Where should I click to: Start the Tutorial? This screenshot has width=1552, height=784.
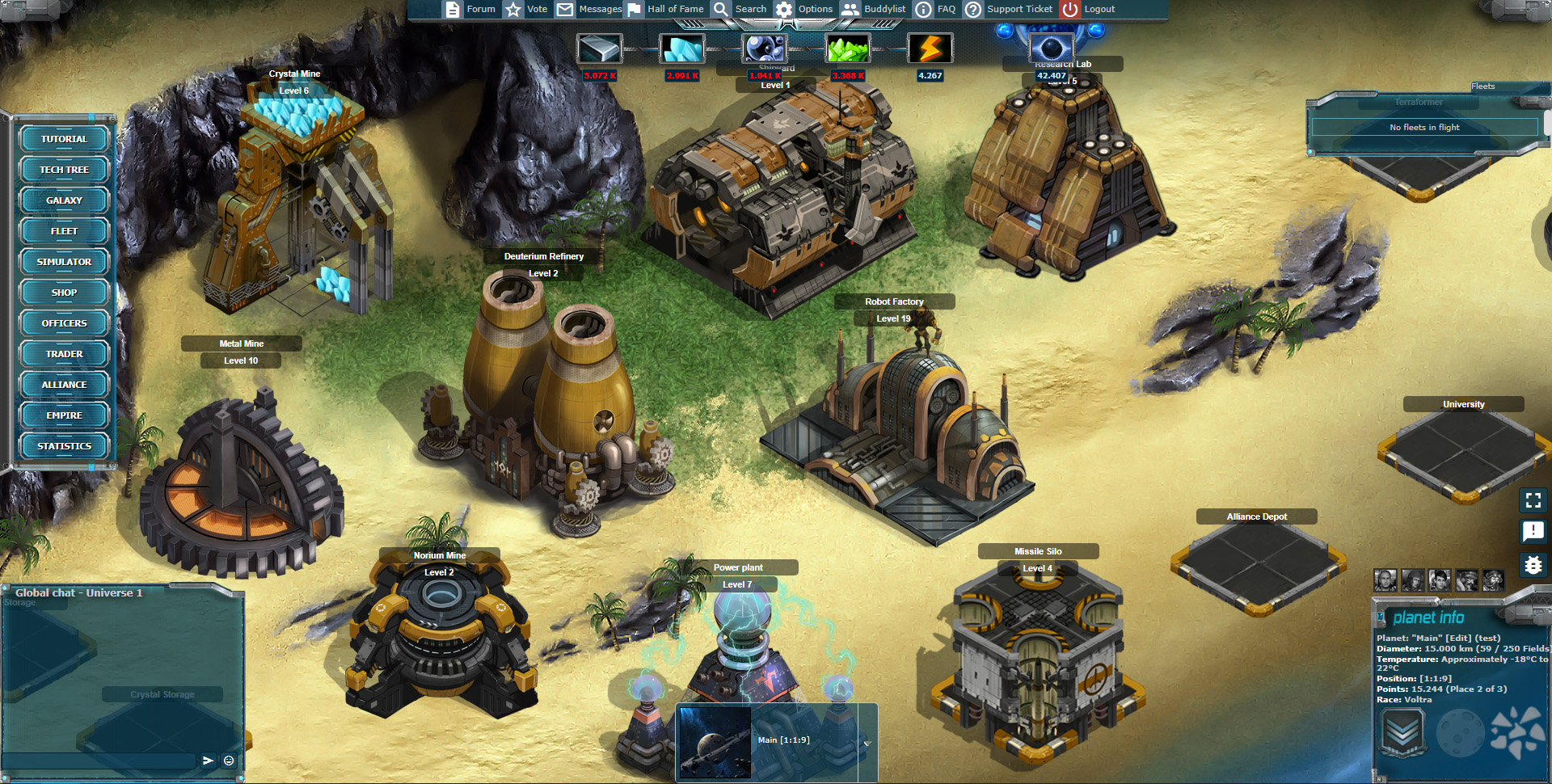pyautogui.click(x=64, y=139)
